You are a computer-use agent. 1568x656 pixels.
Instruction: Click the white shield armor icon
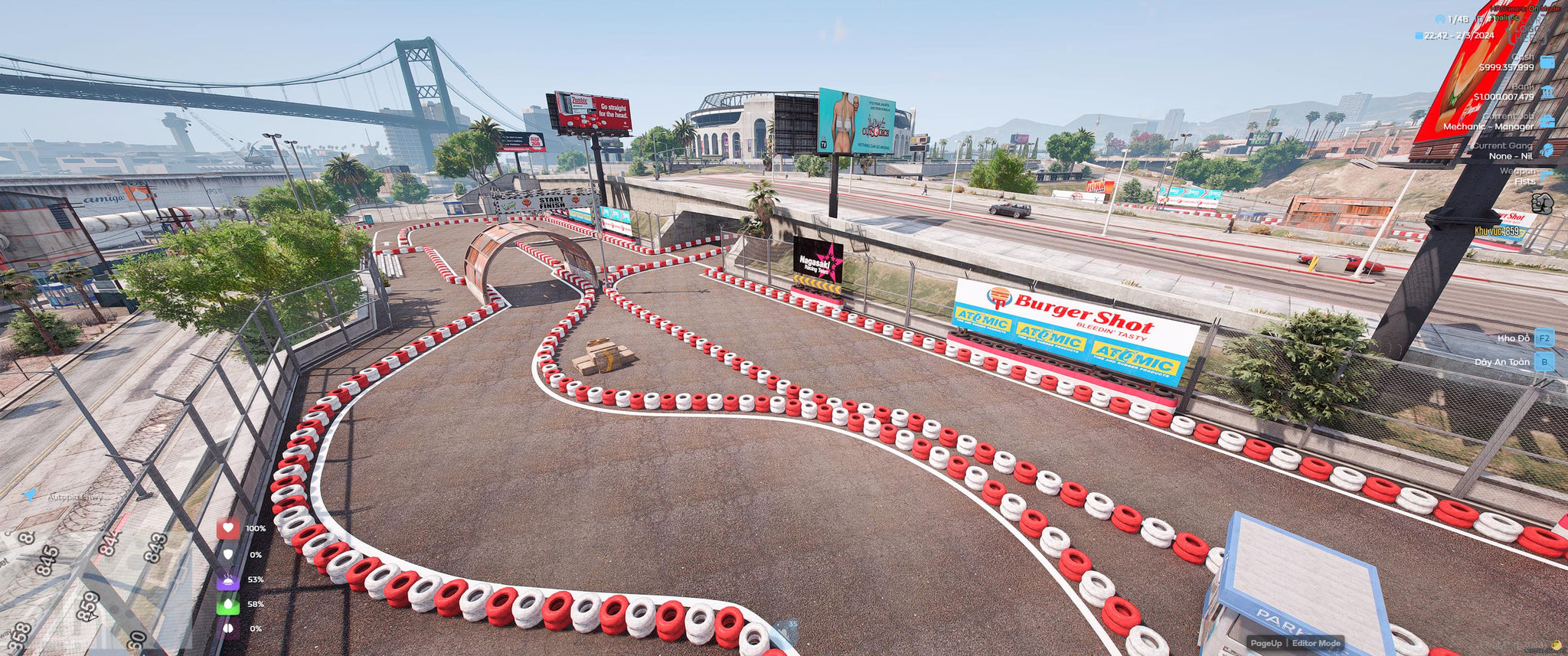pyautogui.click(x=228, y=554)
